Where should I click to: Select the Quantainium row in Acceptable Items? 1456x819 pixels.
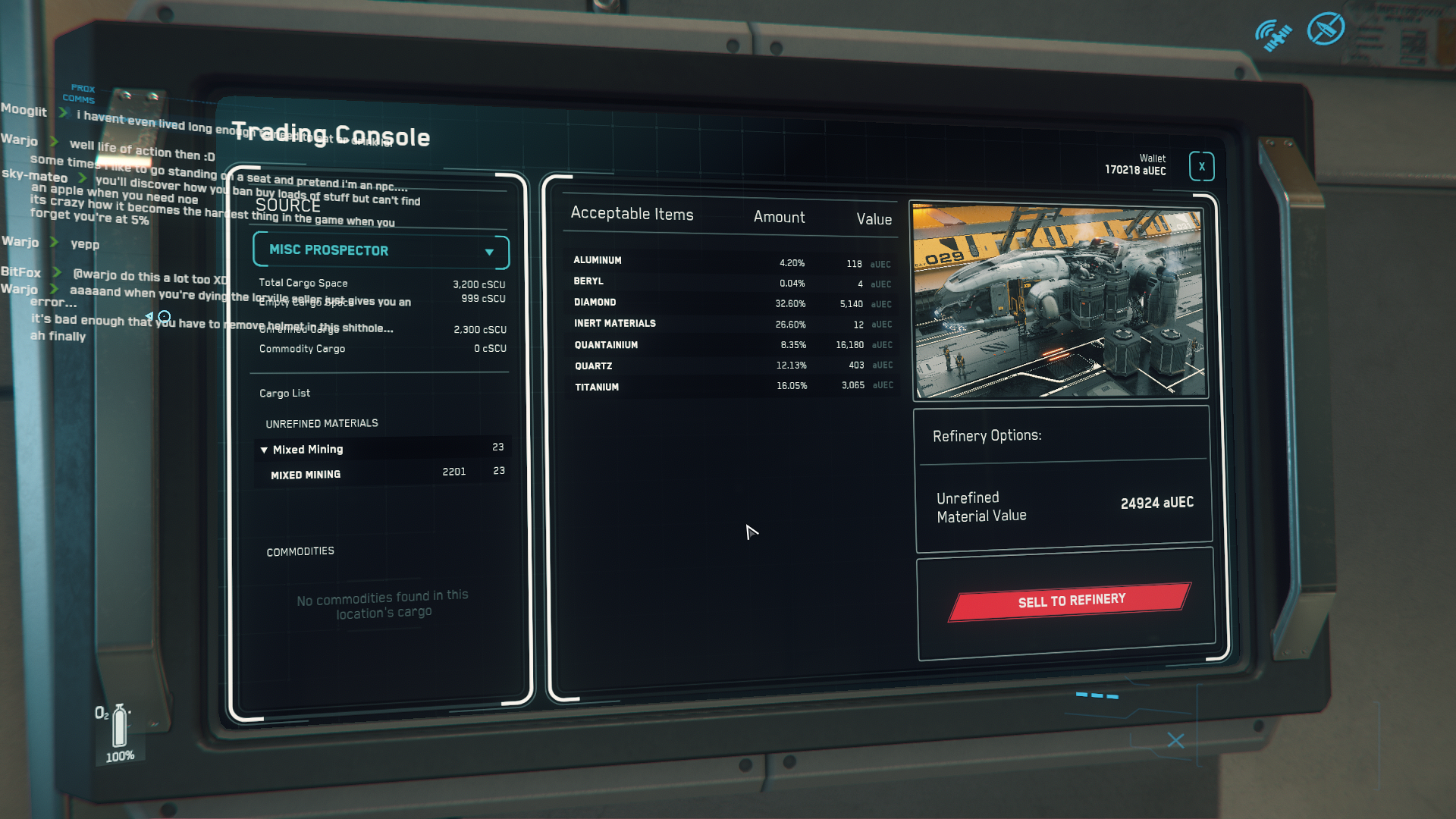pos(732,345)
